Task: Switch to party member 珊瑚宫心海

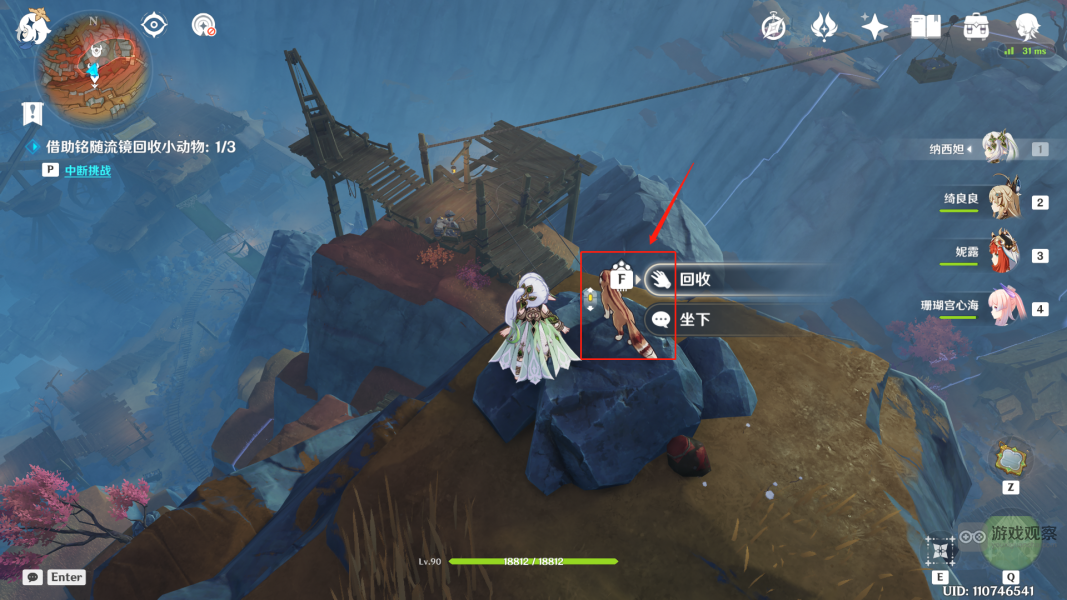Action: pos(1003,307)
